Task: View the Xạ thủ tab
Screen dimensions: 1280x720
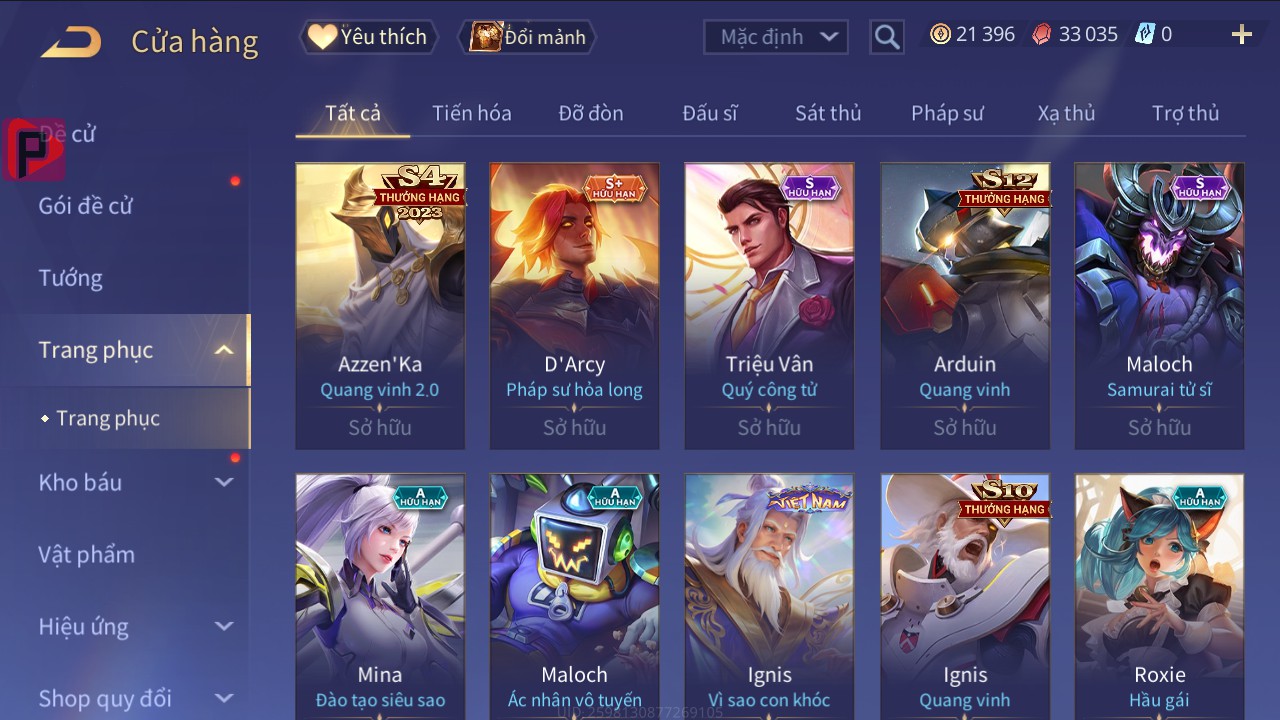Action: click(1066, 113)
